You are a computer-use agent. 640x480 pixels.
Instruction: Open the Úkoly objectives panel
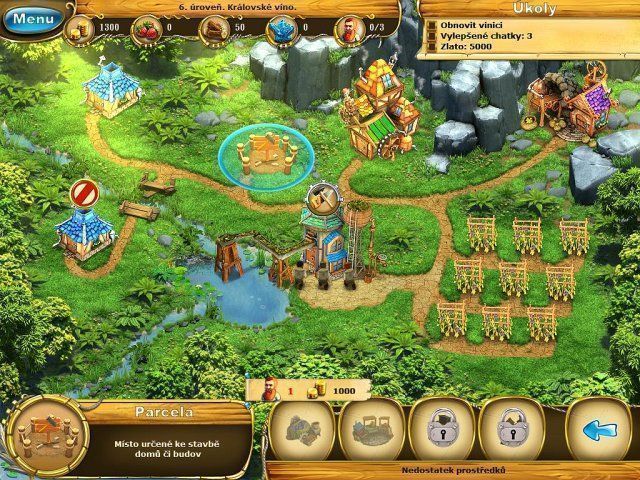[527, 8]
